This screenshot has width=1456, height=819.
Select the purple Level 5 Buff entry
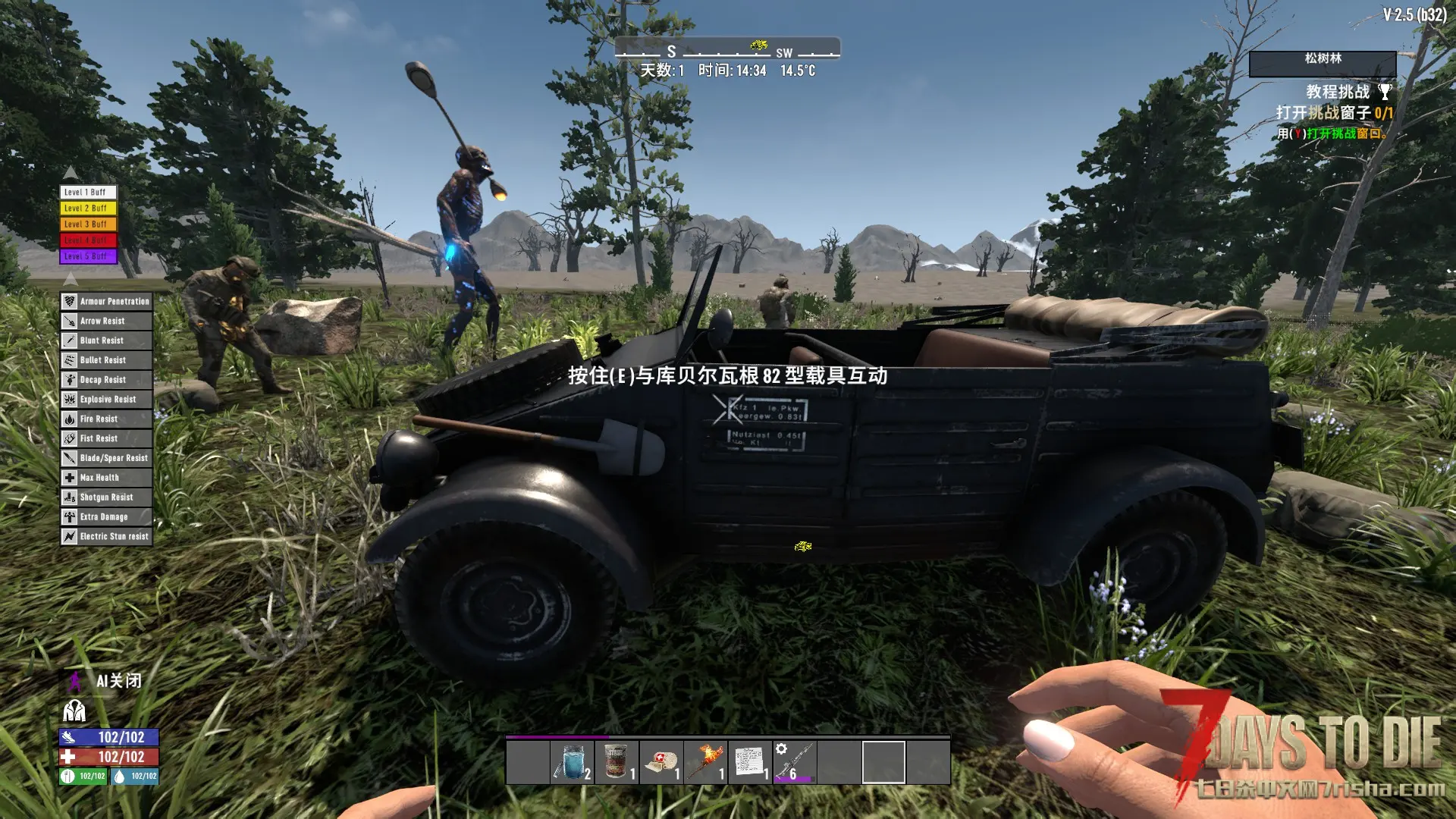[x=88, y=256]
